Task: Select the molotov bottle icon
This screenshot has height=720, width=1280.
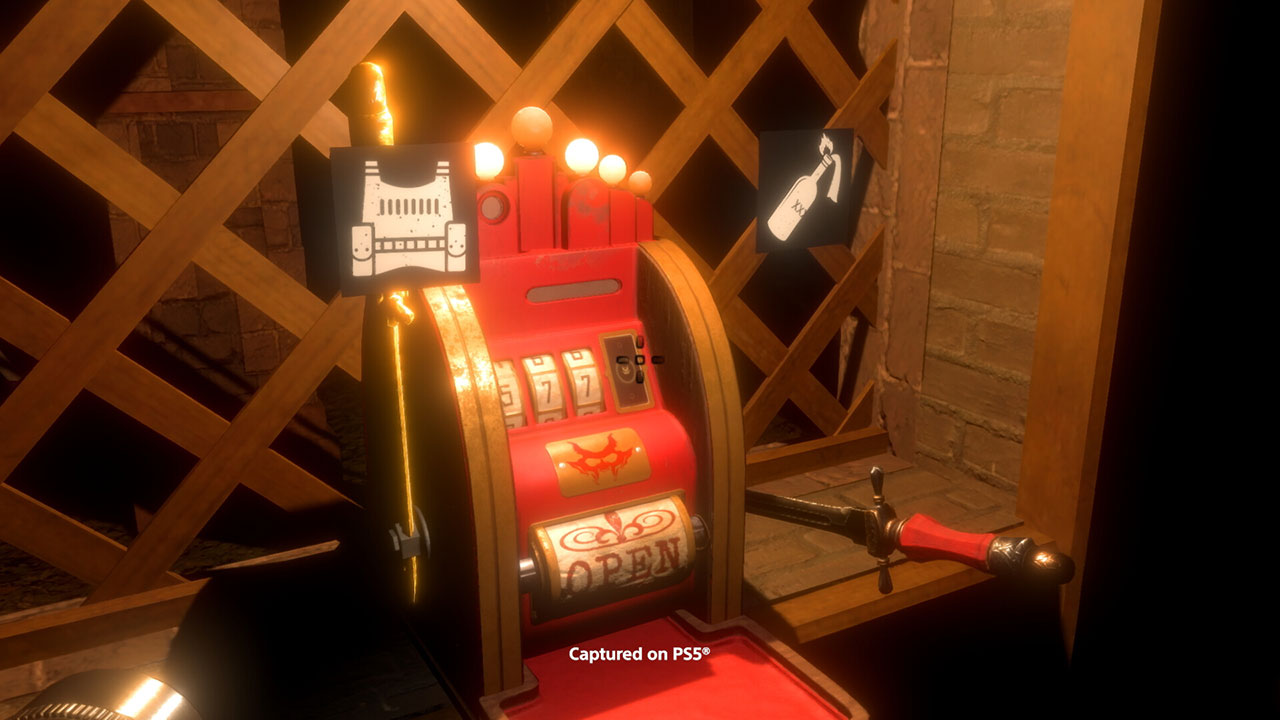Action: 804,189
